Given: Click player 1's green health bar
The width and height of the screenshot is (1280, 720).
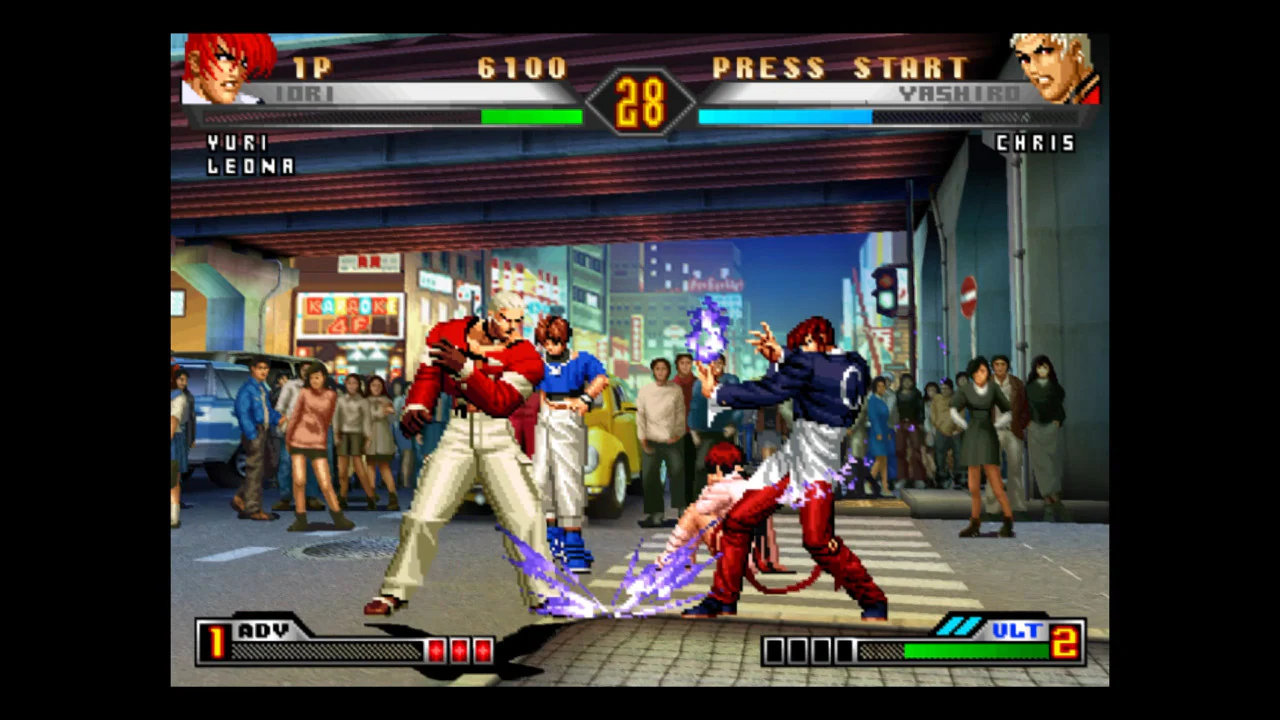Looking at the screenshot, I should pos(530,117).
